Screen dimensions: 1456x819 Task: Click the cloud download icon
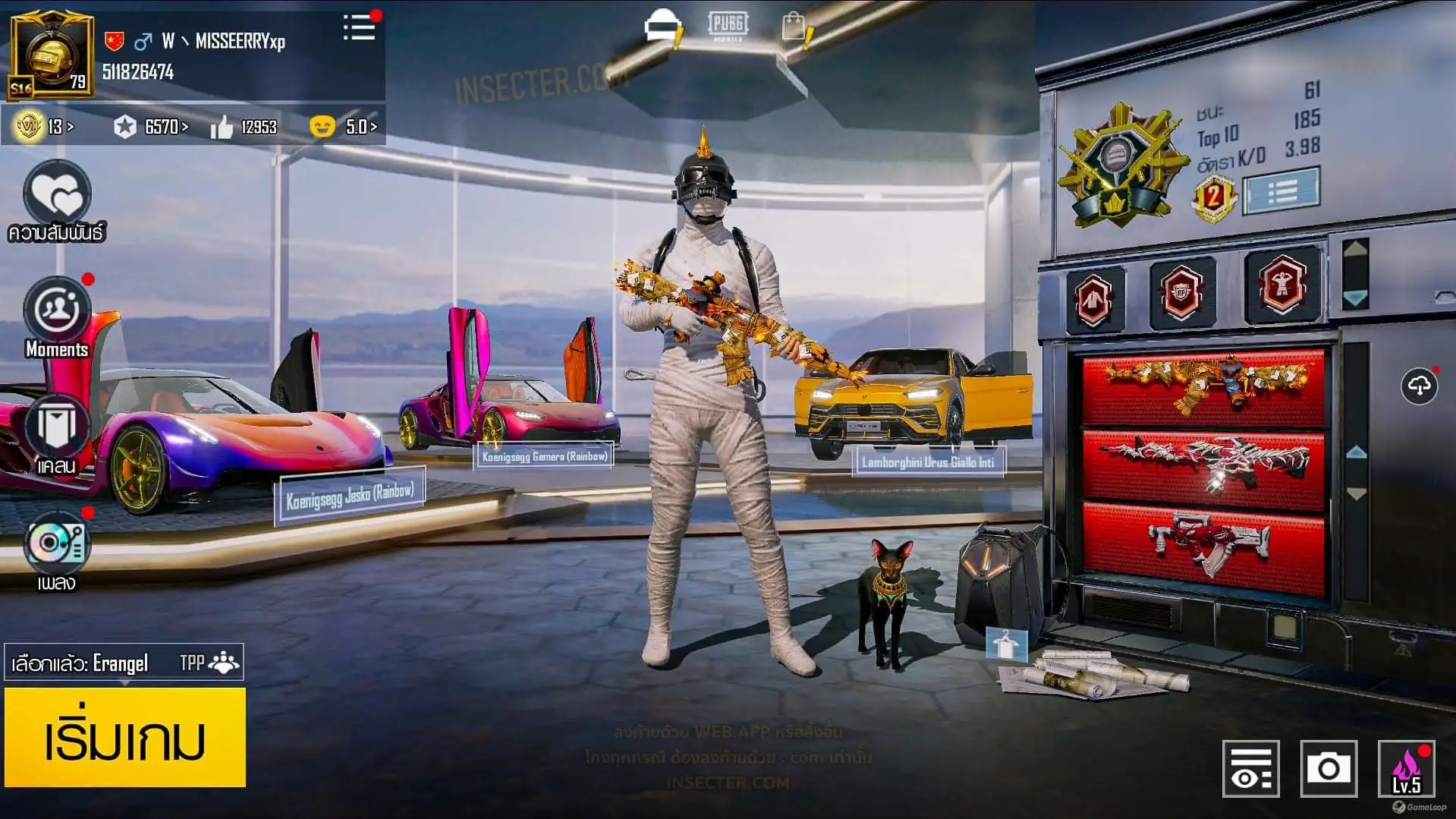tap(1419, 386)
